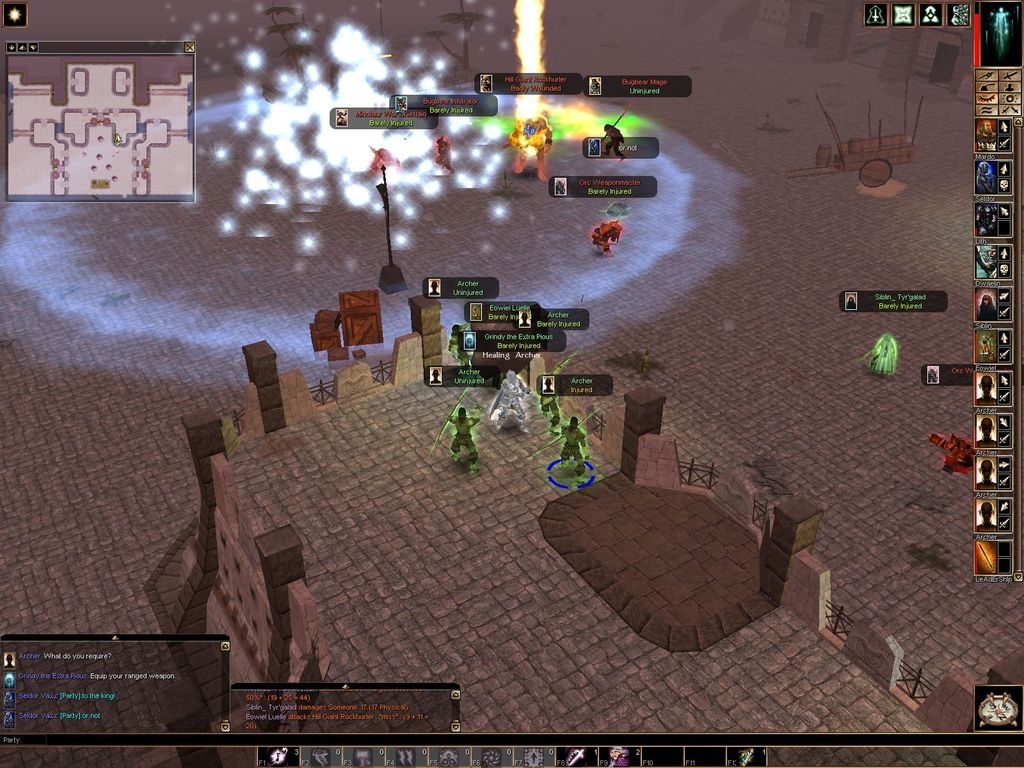Click the sword-in-triangle effect icon
The image size is (1024, 768).
(x=876, y=15)
